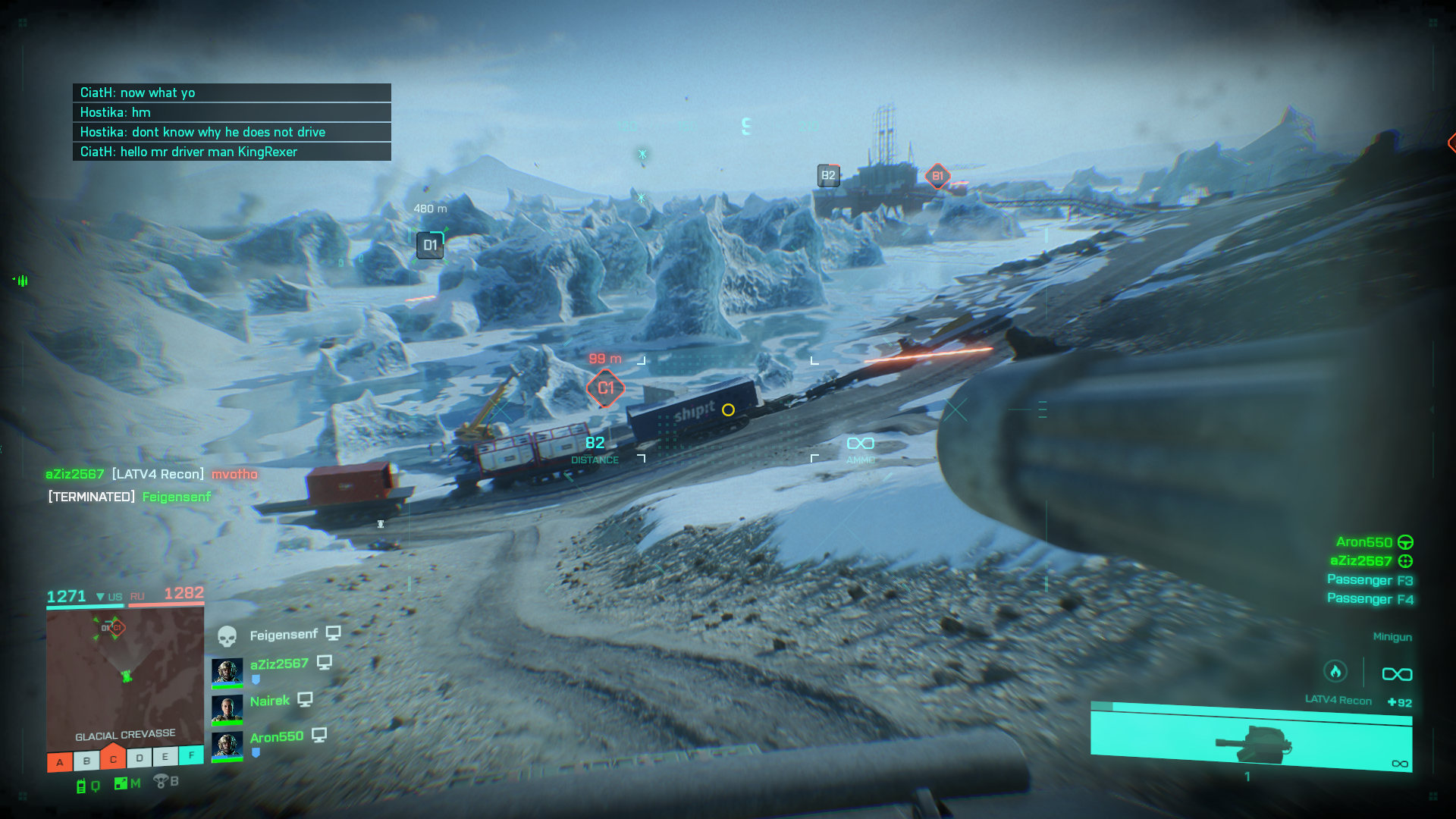This screenshot has width=1456, height=819.
Task: Click the C1 objective marker
Action: 605,388
